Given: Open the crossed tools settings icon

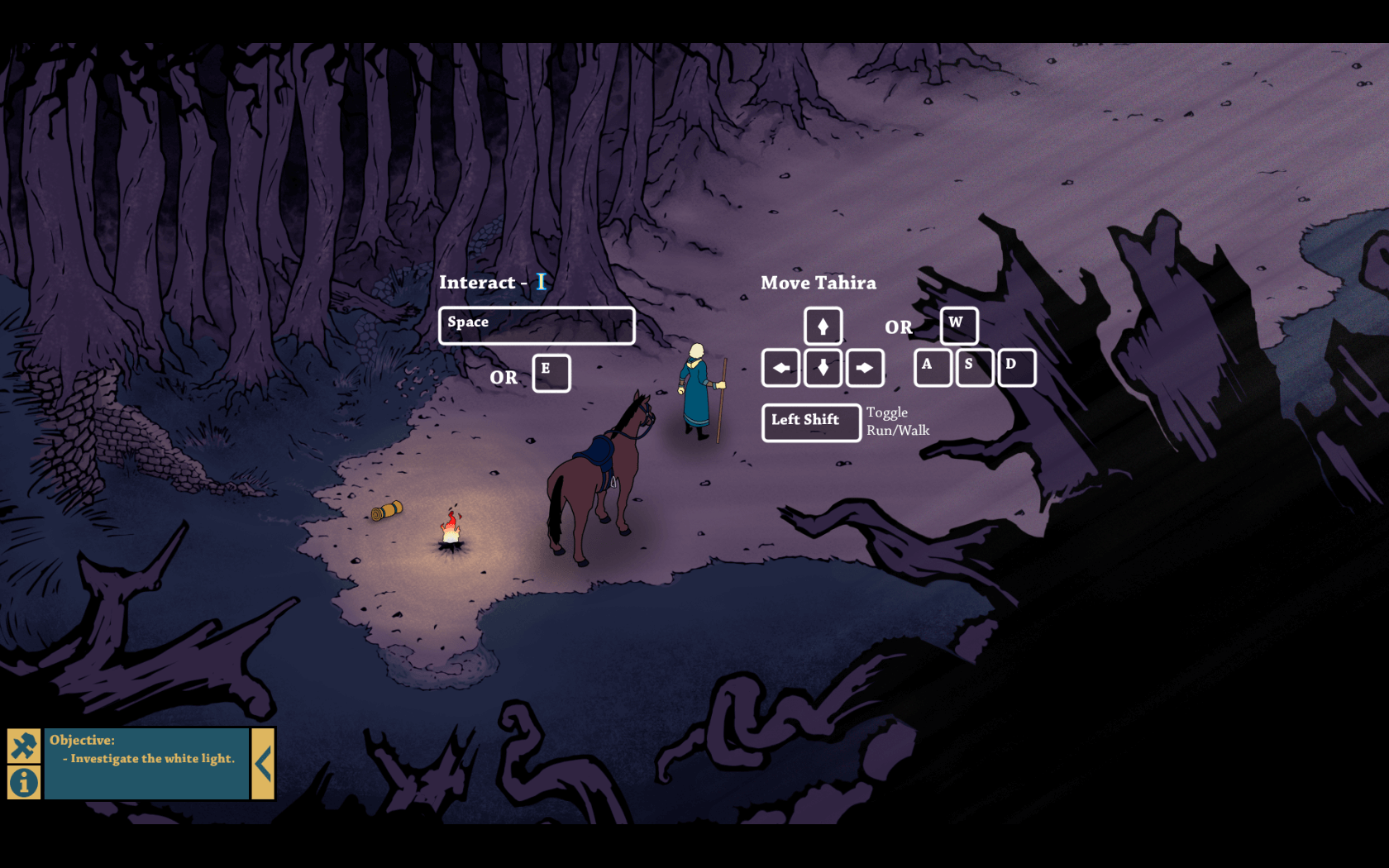Looking at the screenshot, I should 24,746.
